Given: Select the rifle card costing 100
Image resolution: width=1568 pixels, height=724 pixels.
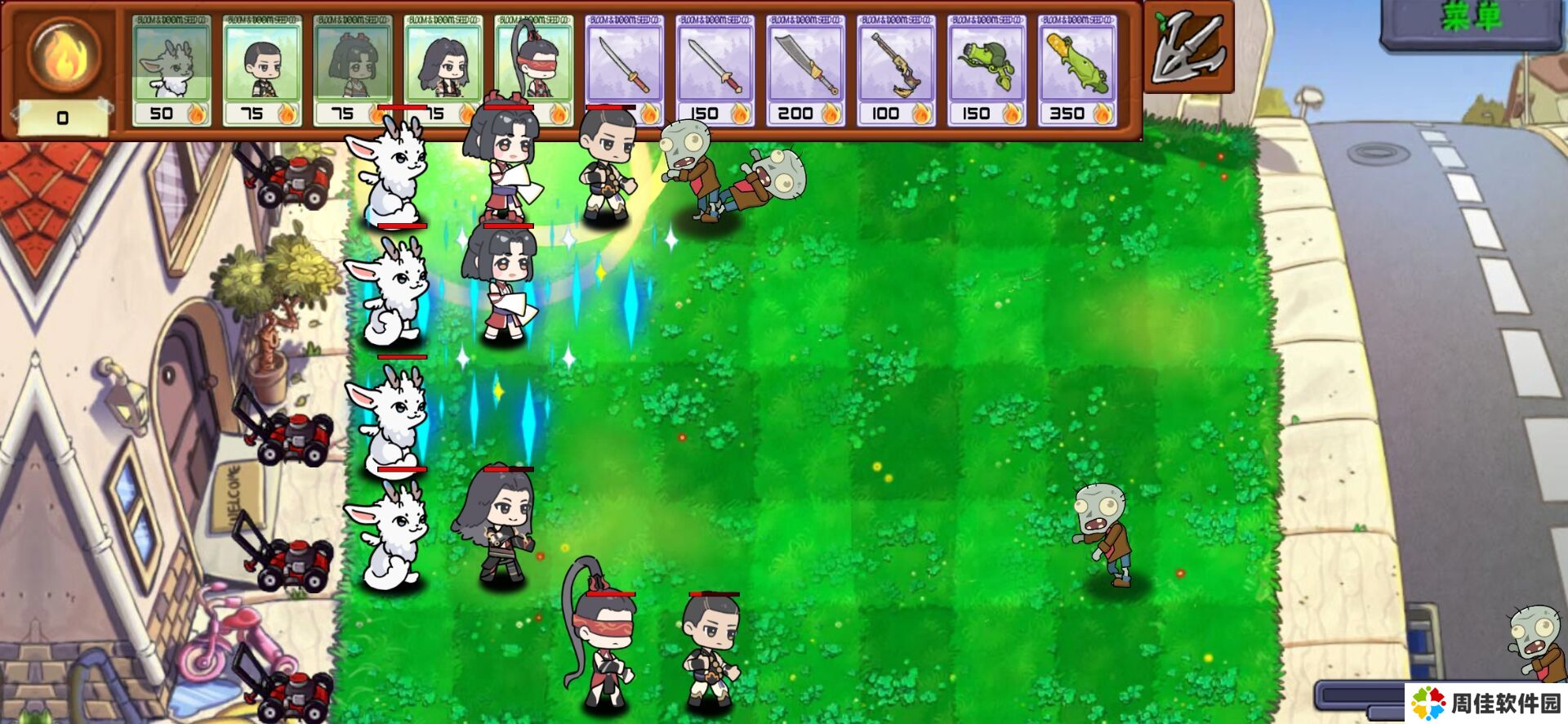Looking at the screenshot, I should [x=896, y=71].
